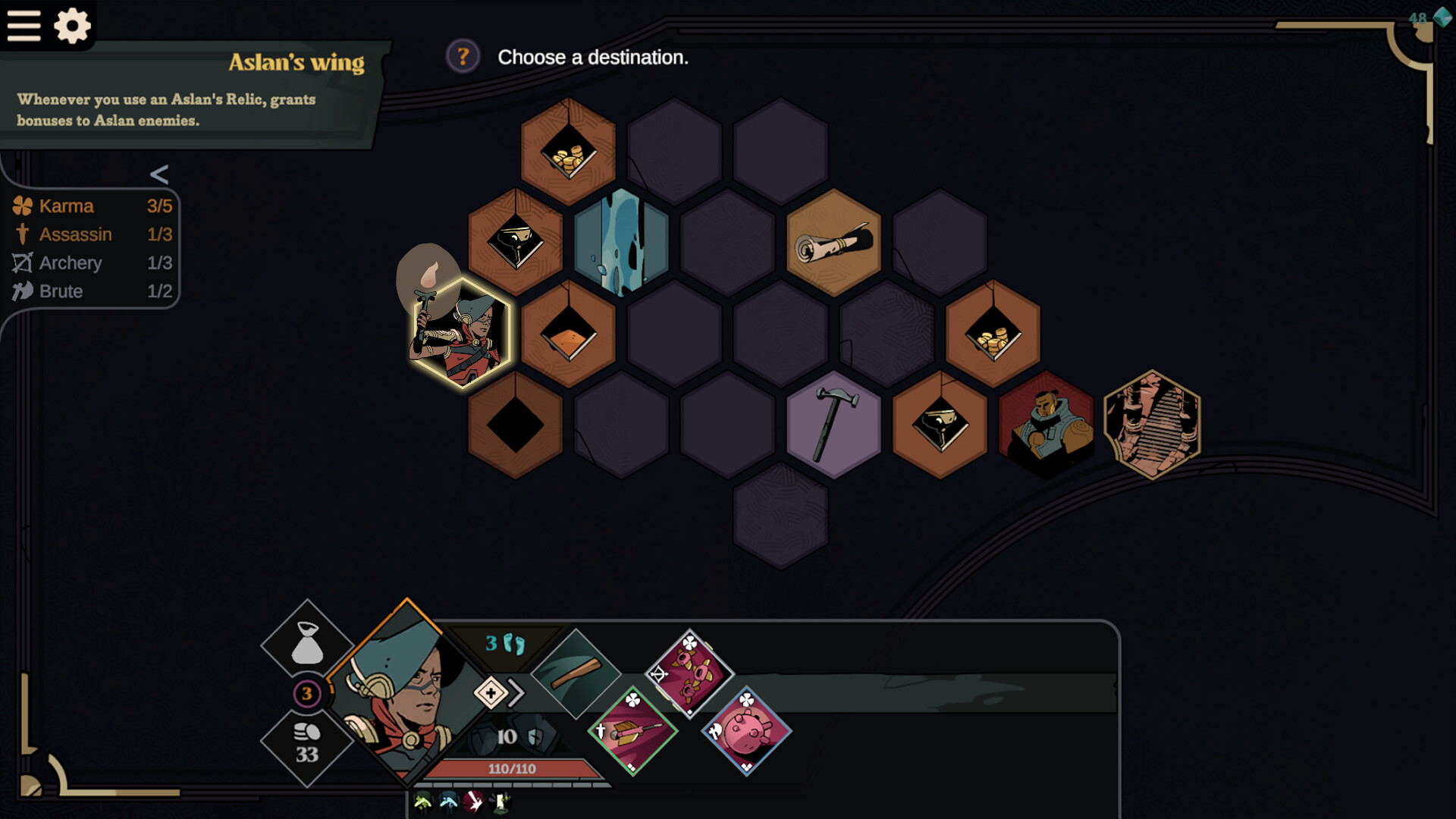1456x819 pixels.
Task: Click the Archery bow icon
Action: (23, 263)
